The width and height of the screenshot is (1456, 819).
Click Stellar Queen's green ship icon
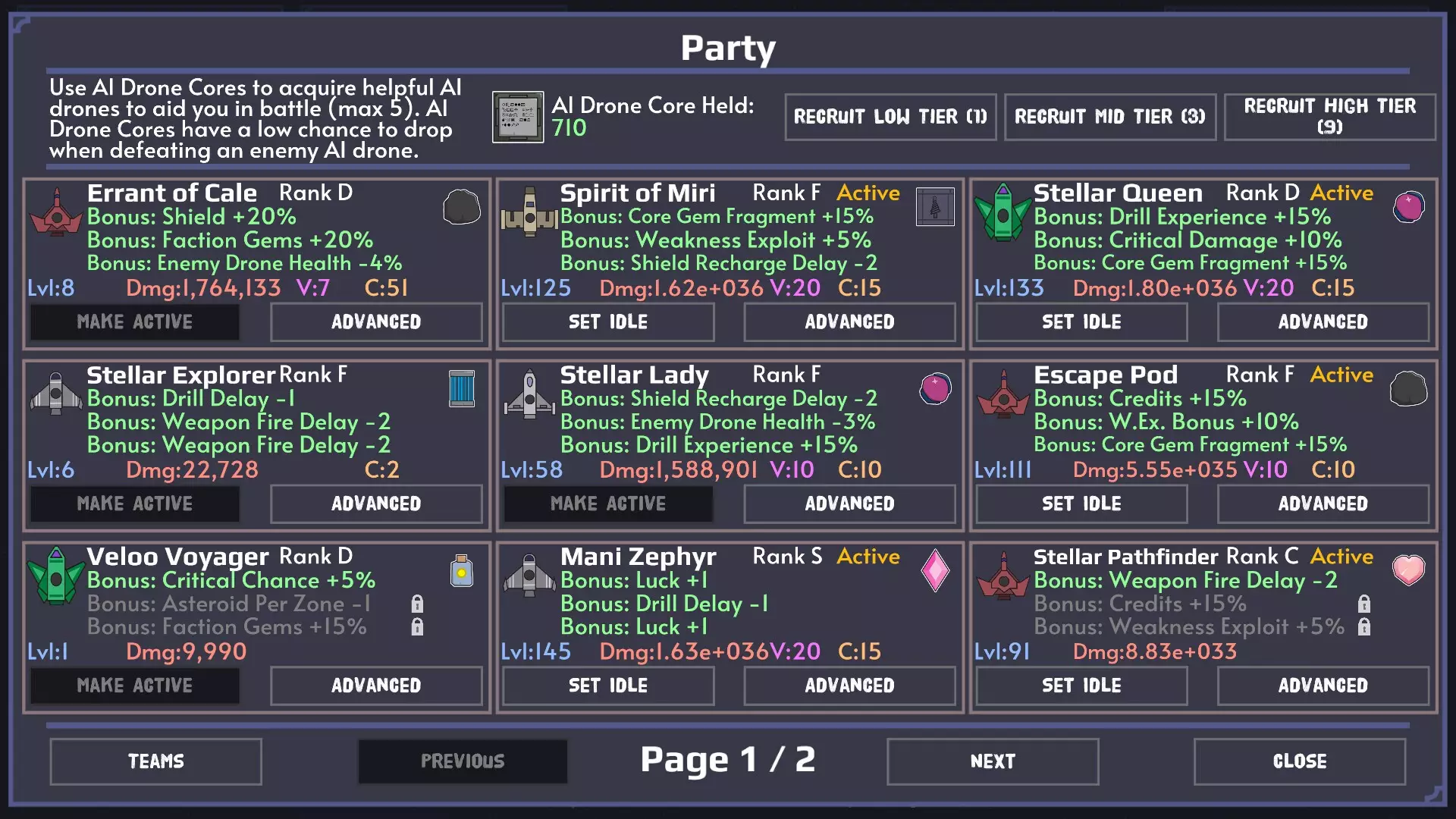[x=1003, y=211]
